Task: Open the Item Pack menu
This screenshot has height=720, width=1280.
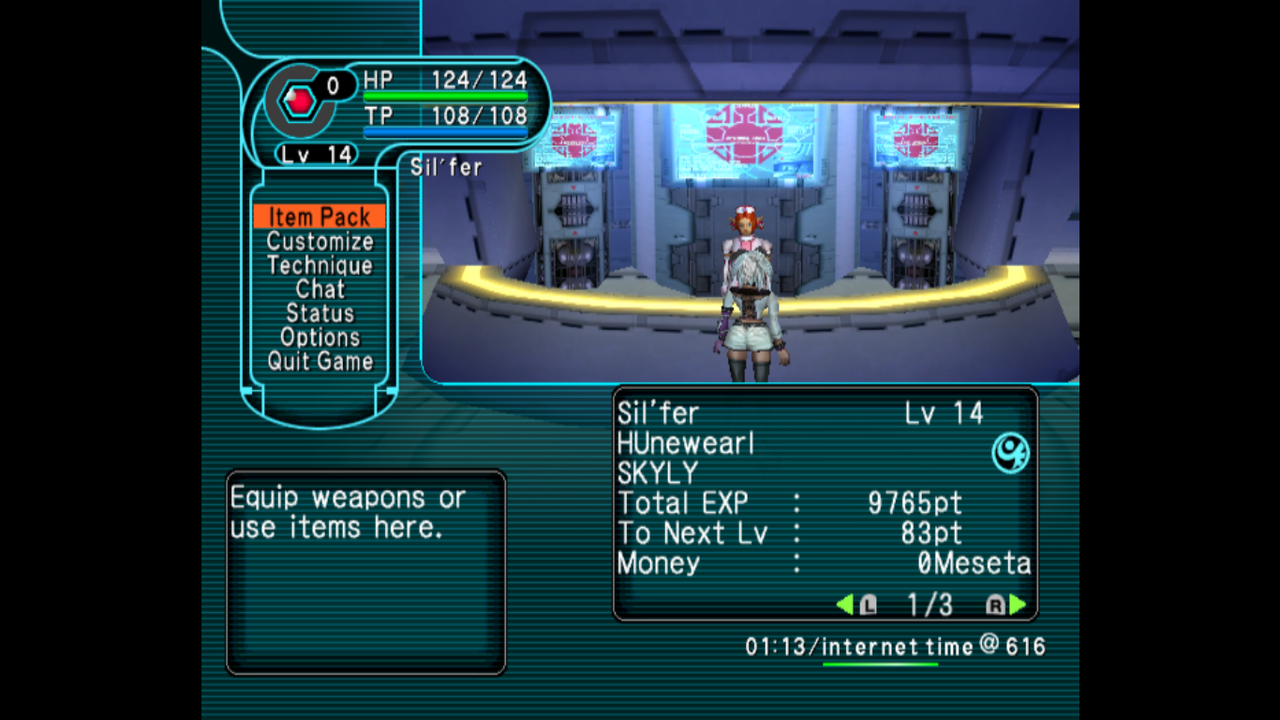Action: (319, 217)
